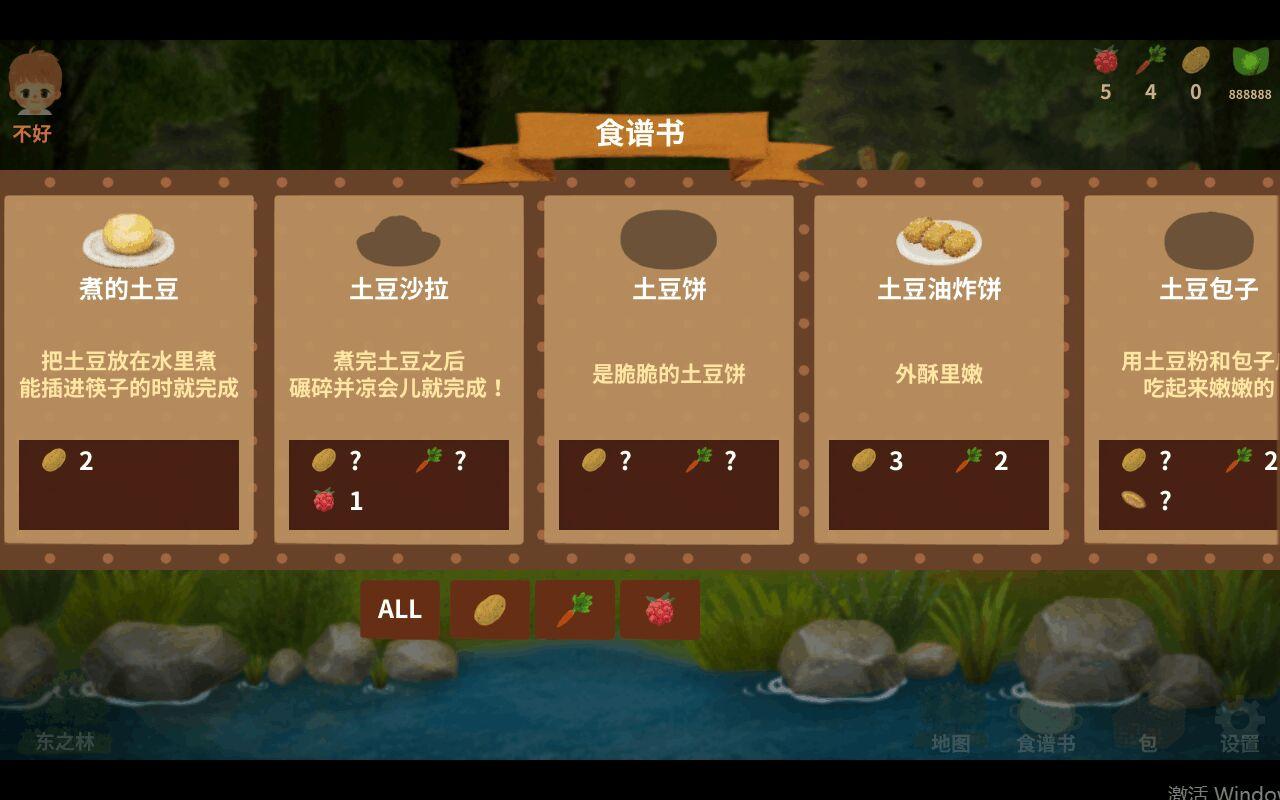Select the ALL filter button
Image resolution: width=1280 pixels, height=800 pixels.
[399, 609]
